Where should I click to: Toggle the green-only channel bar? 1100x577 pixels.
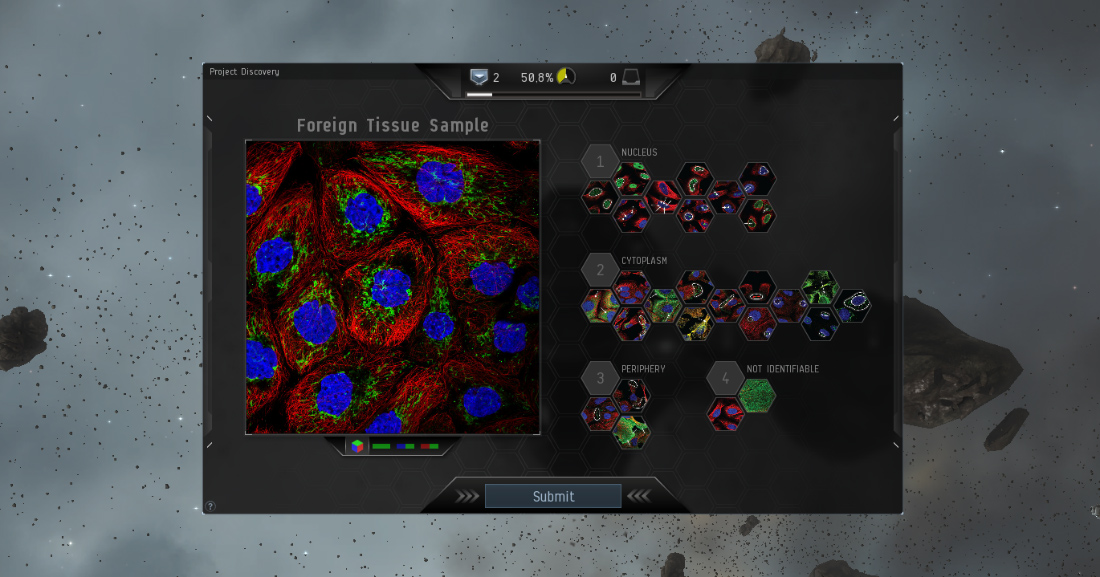click(381, 446)
